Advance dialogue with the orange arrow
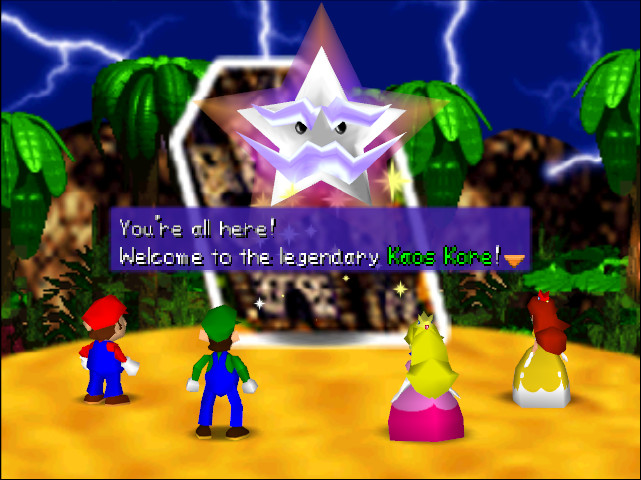The width and height of the screenshot is (641, 480). coord(515,259)
